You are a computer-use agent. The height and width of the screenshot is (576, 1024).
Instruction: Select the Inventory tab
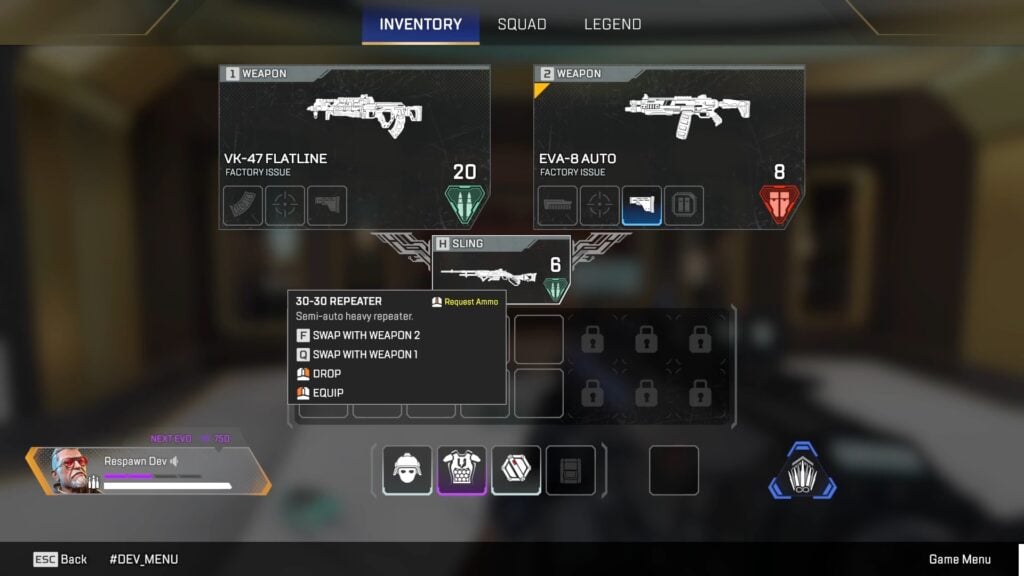pyautogui.click(x=420, y=24)
